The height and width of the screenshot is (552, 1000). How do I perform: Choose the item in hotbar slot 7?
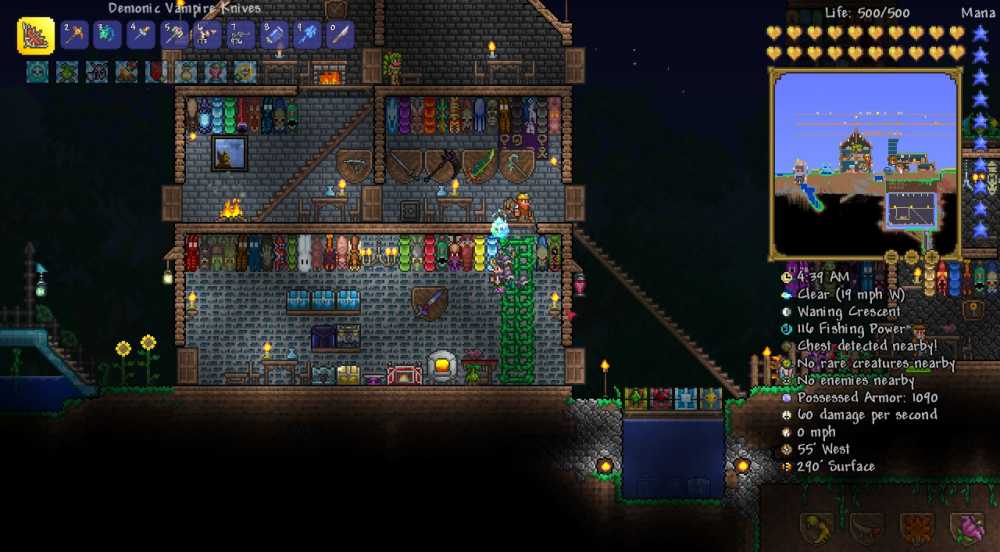pyautogui.click(x=241, y=35)
